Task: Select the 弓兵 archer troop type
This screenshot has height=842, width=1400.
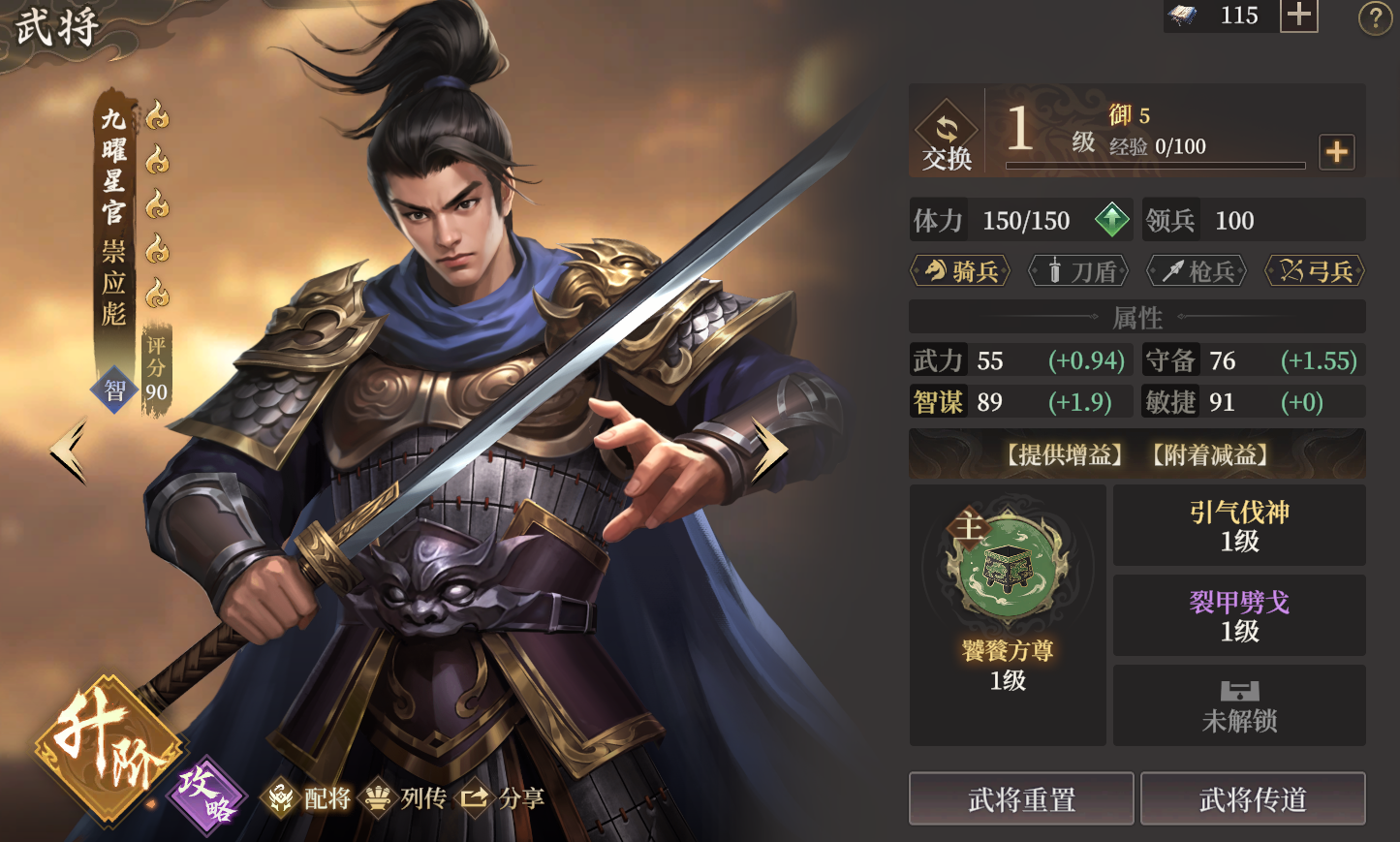Action: pos(1314,271)
